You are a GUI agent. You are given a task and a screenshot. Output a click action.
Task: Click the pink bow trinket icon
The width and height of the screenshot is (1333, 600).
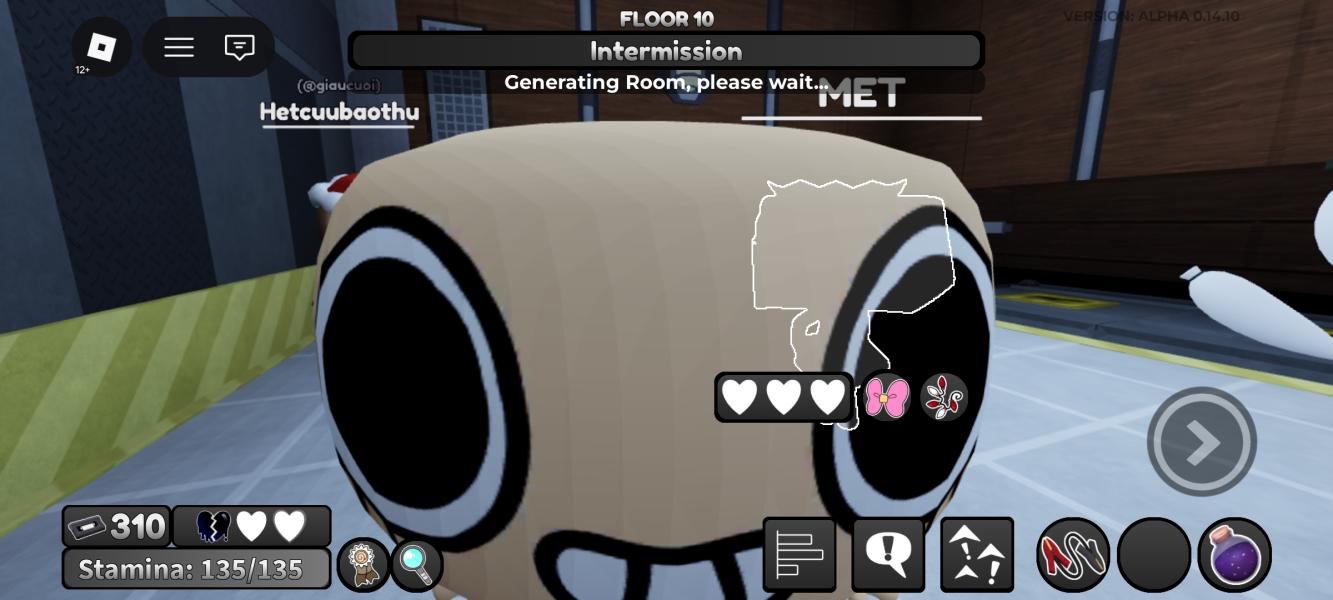coord(886,398)
